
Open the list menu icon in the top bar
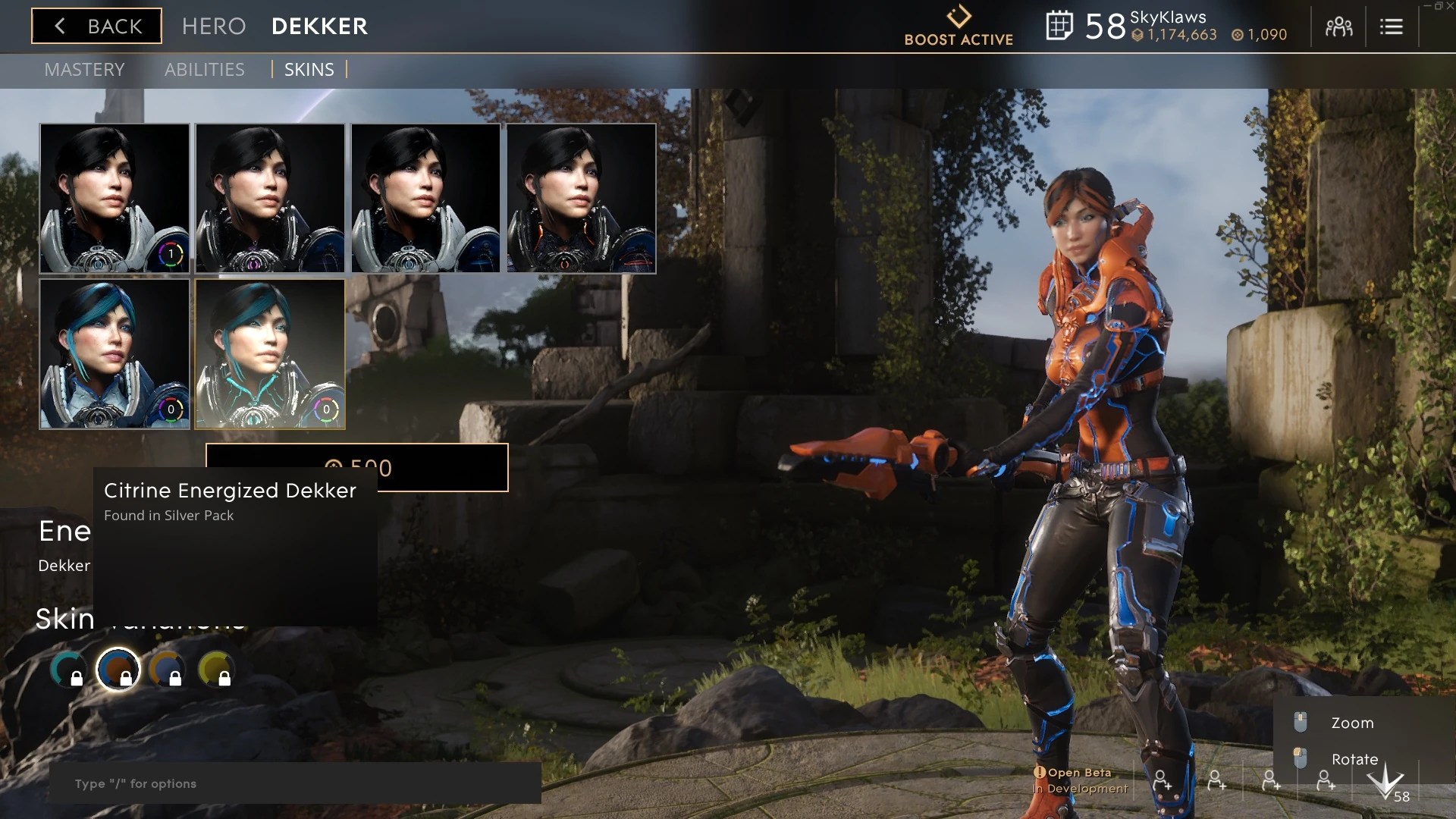point(1391,27)
